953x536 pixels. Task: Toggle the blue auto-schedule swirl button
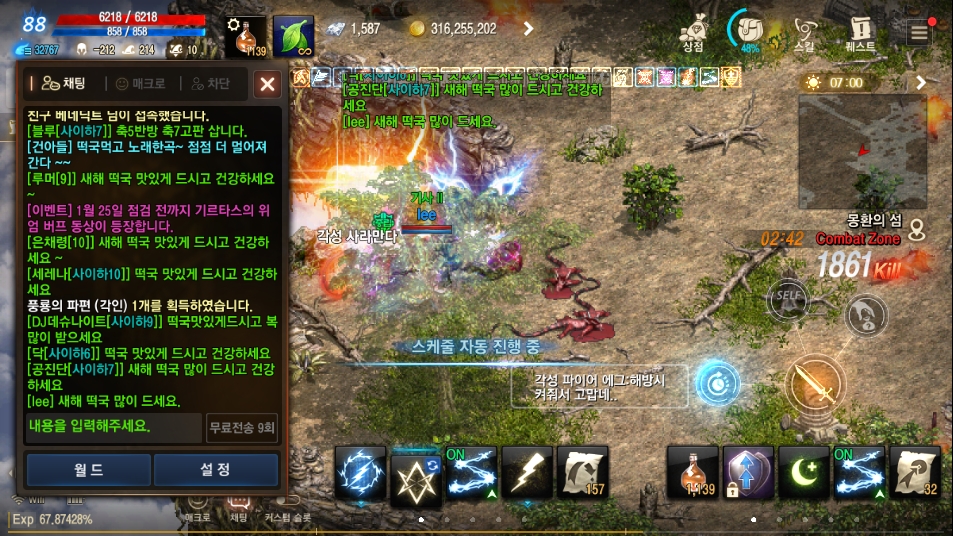tap(718, 383)
